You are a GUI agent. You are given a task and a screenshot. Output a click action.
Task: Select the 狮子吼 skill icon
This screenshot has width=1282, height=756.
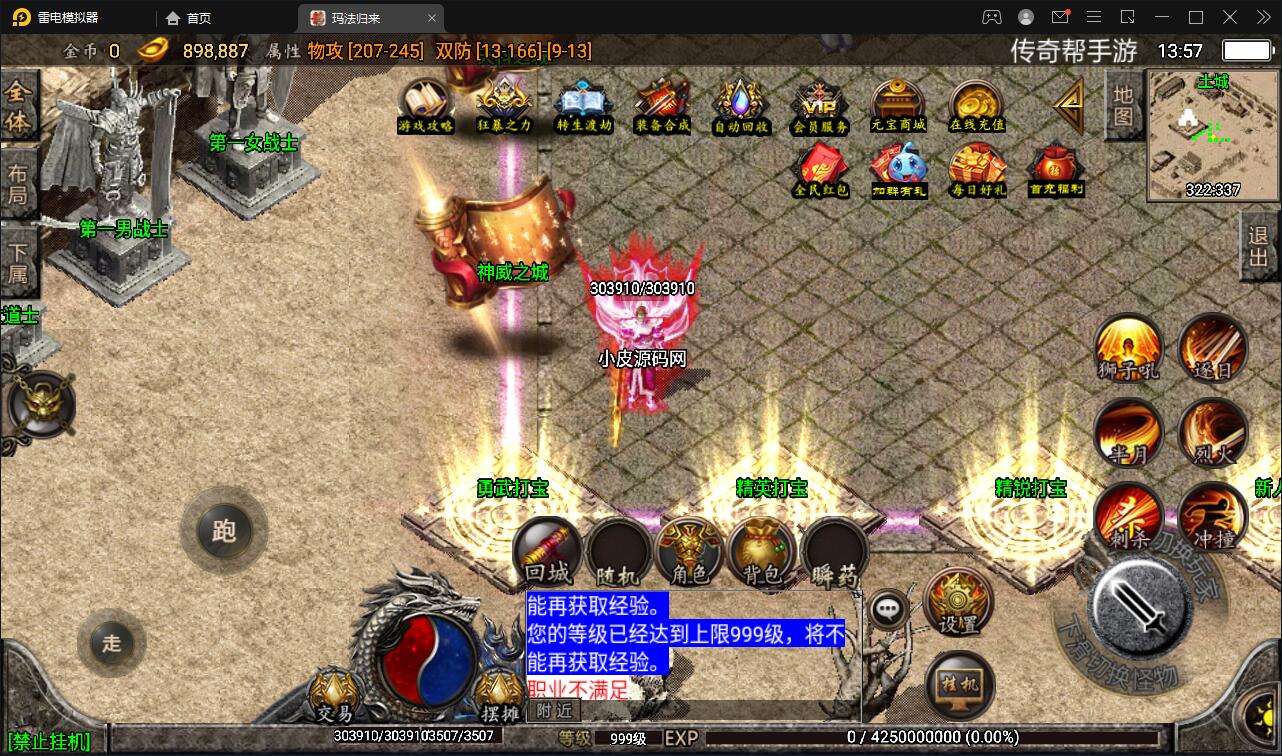(1128, 349)
